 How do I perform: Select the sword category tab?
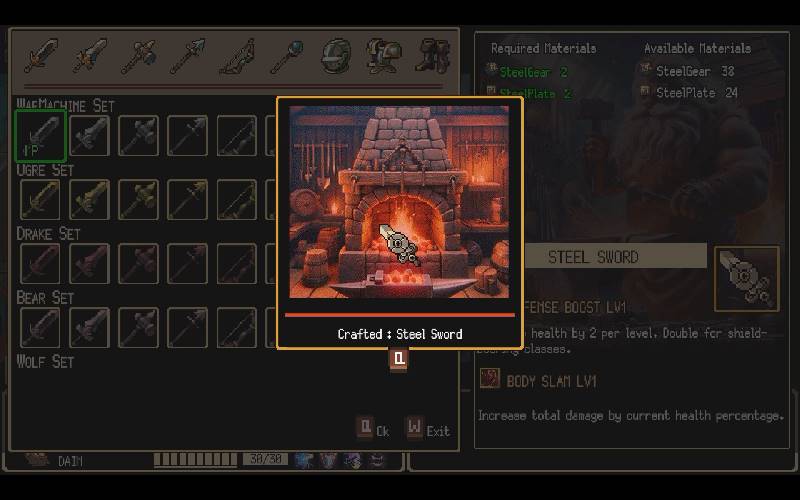41,55
